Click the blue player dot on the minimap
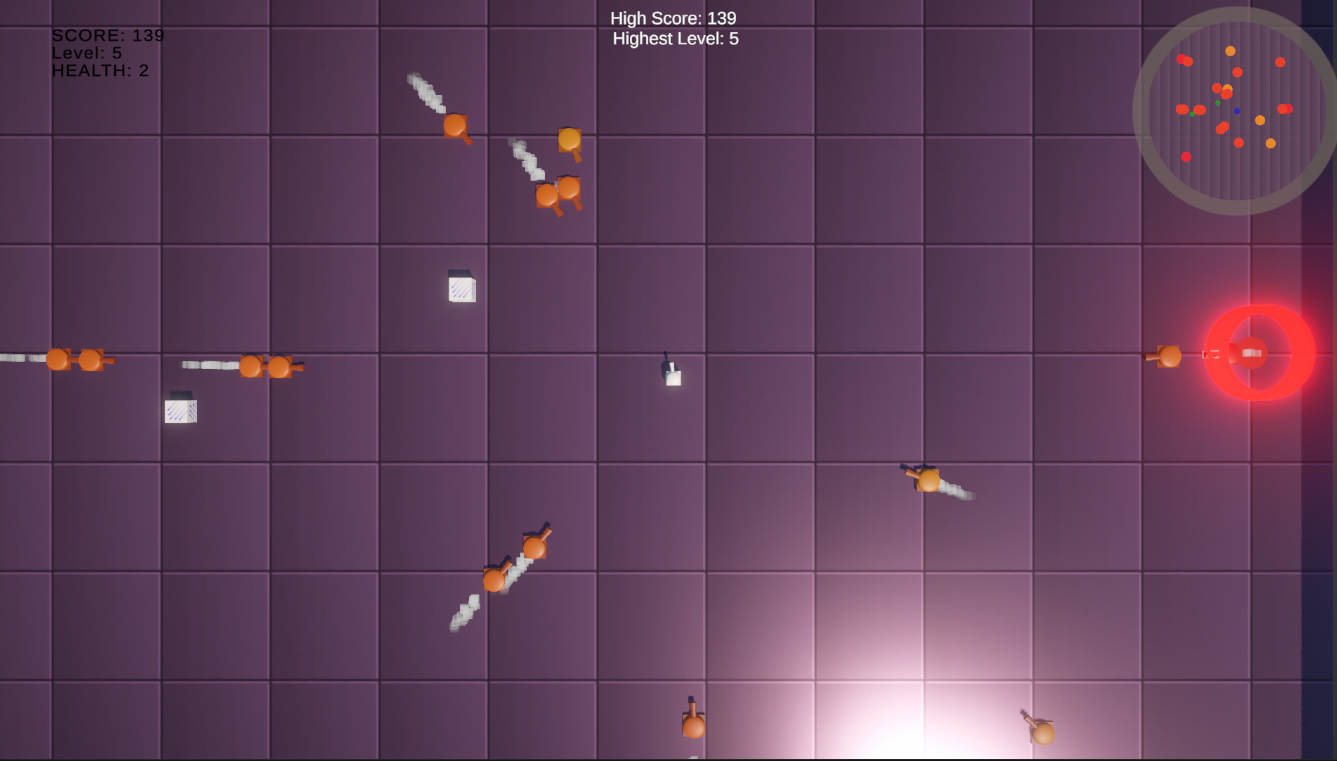This screenshot has width=1337, height=761. tap(1237, 111)
